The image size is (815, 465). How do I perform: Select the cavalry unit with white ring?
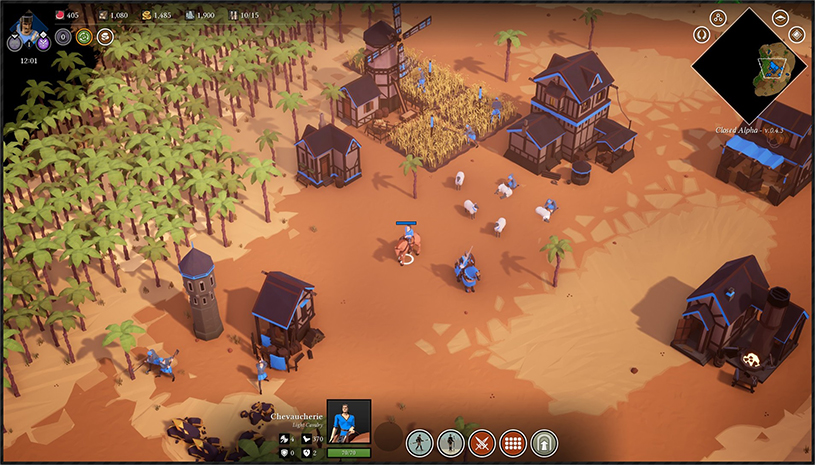point(405,246)
